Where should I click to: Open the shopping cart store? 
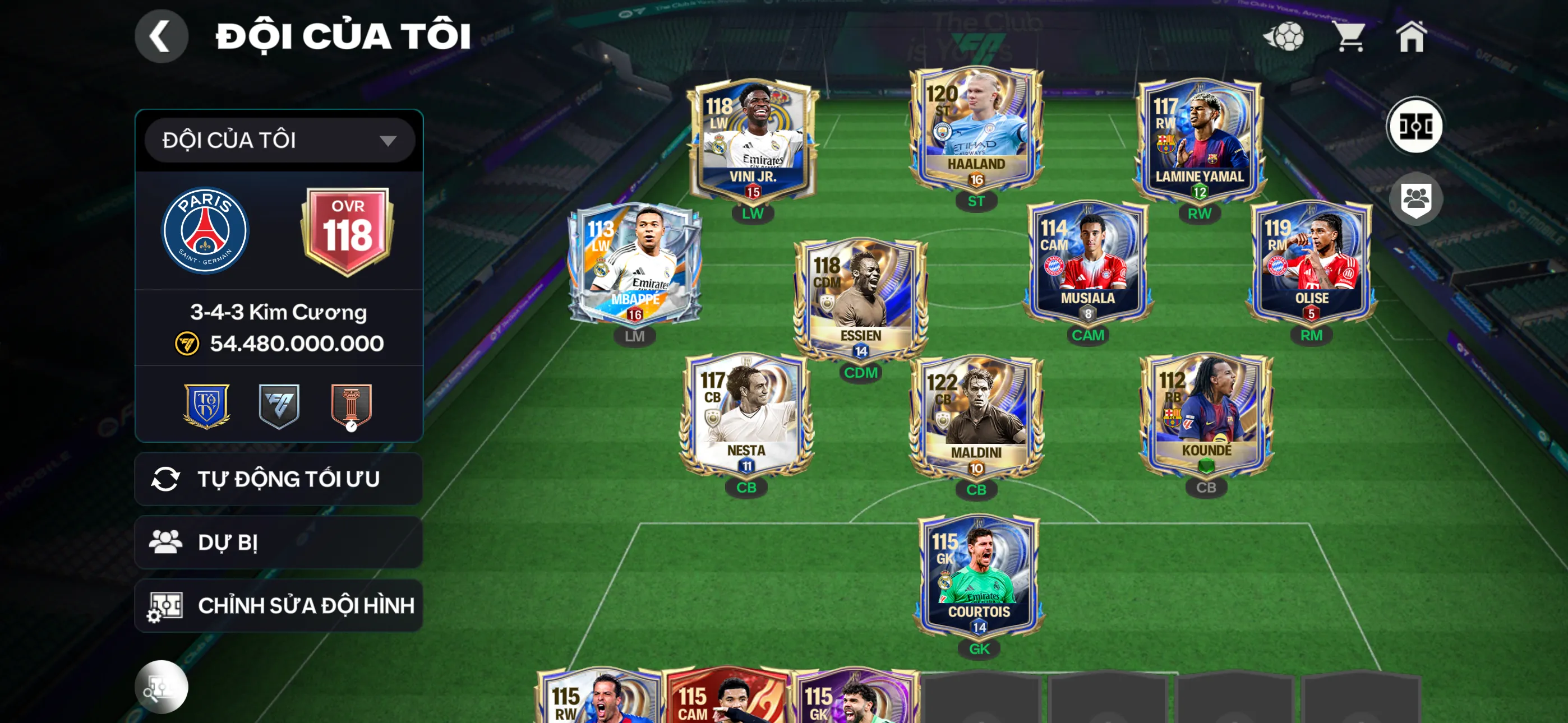1350,36
